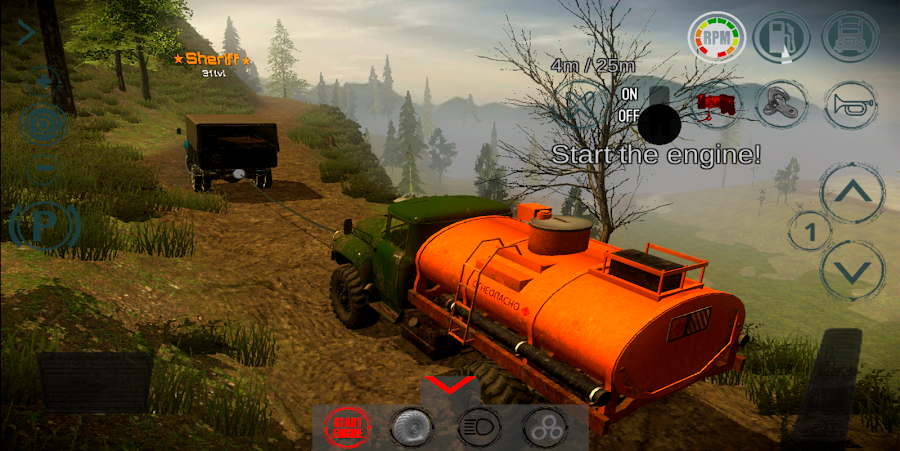The image size is (900, 451).
Task: Tap the crossed-out propeller icon
Action: click(586, 103)
